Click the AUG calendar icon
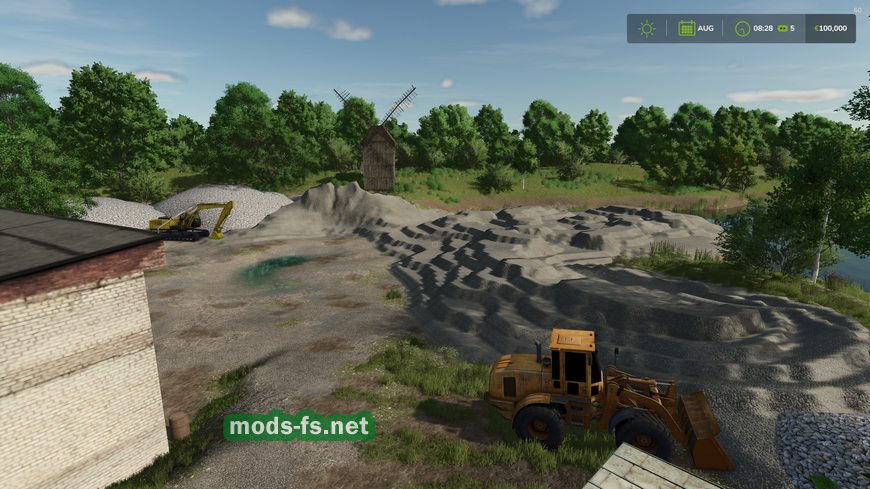Image resolution: width=870 pixels, height=489 pixels. click(687, 28)
